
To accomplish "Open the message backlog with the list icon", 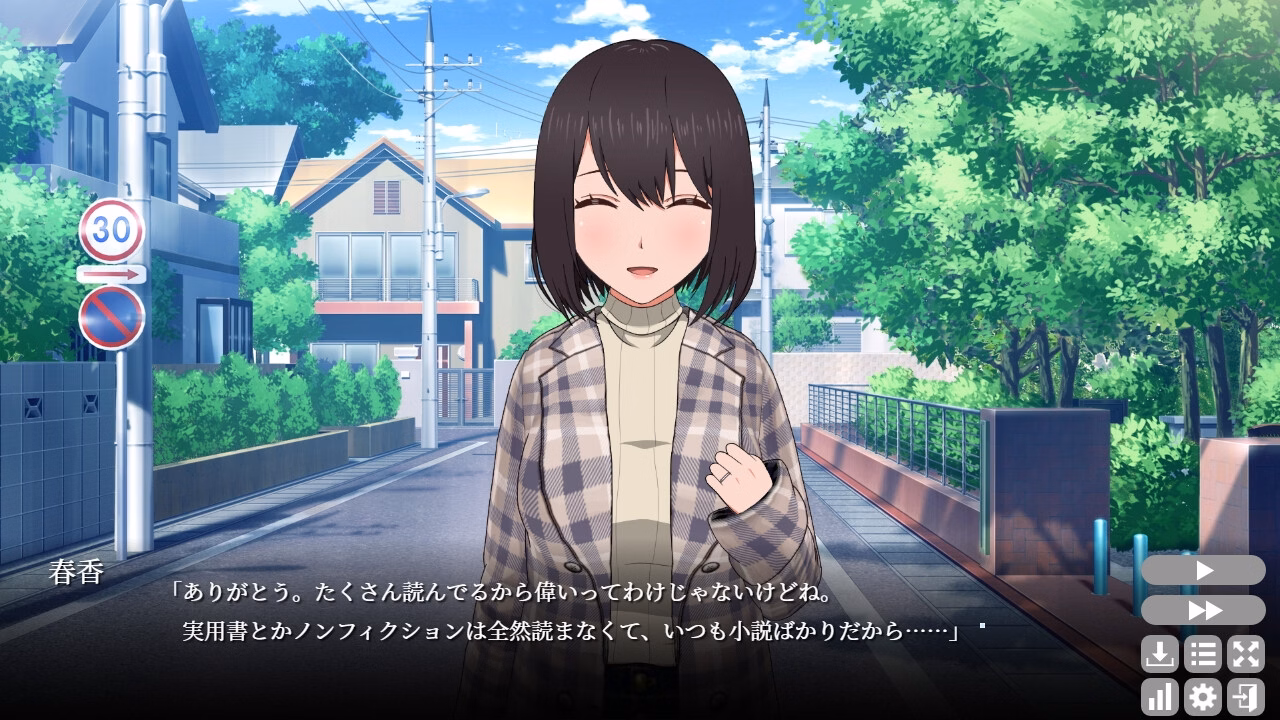I will tap(1203, 655).
